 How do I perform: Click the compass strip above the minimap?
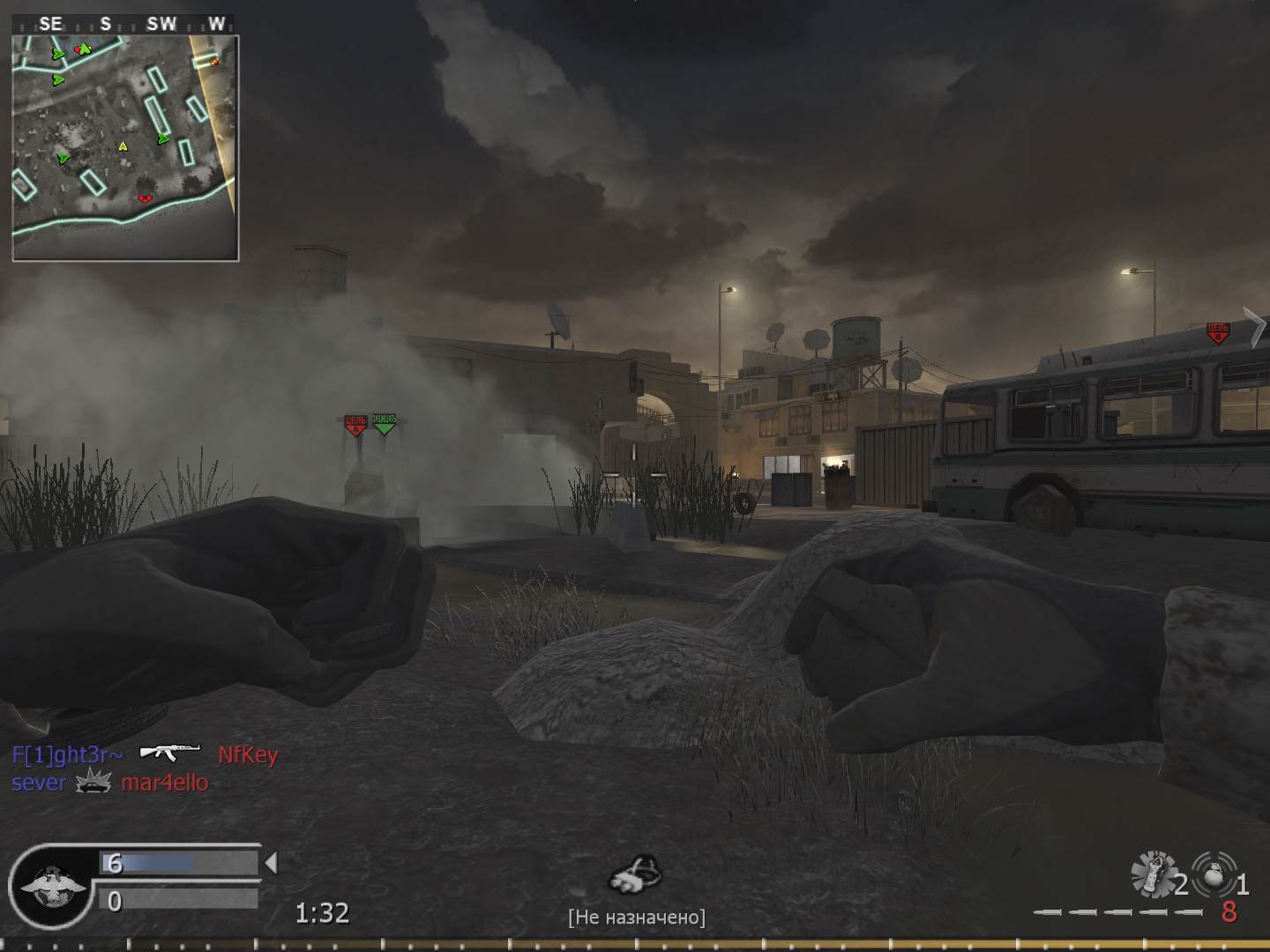click(125, 24)
